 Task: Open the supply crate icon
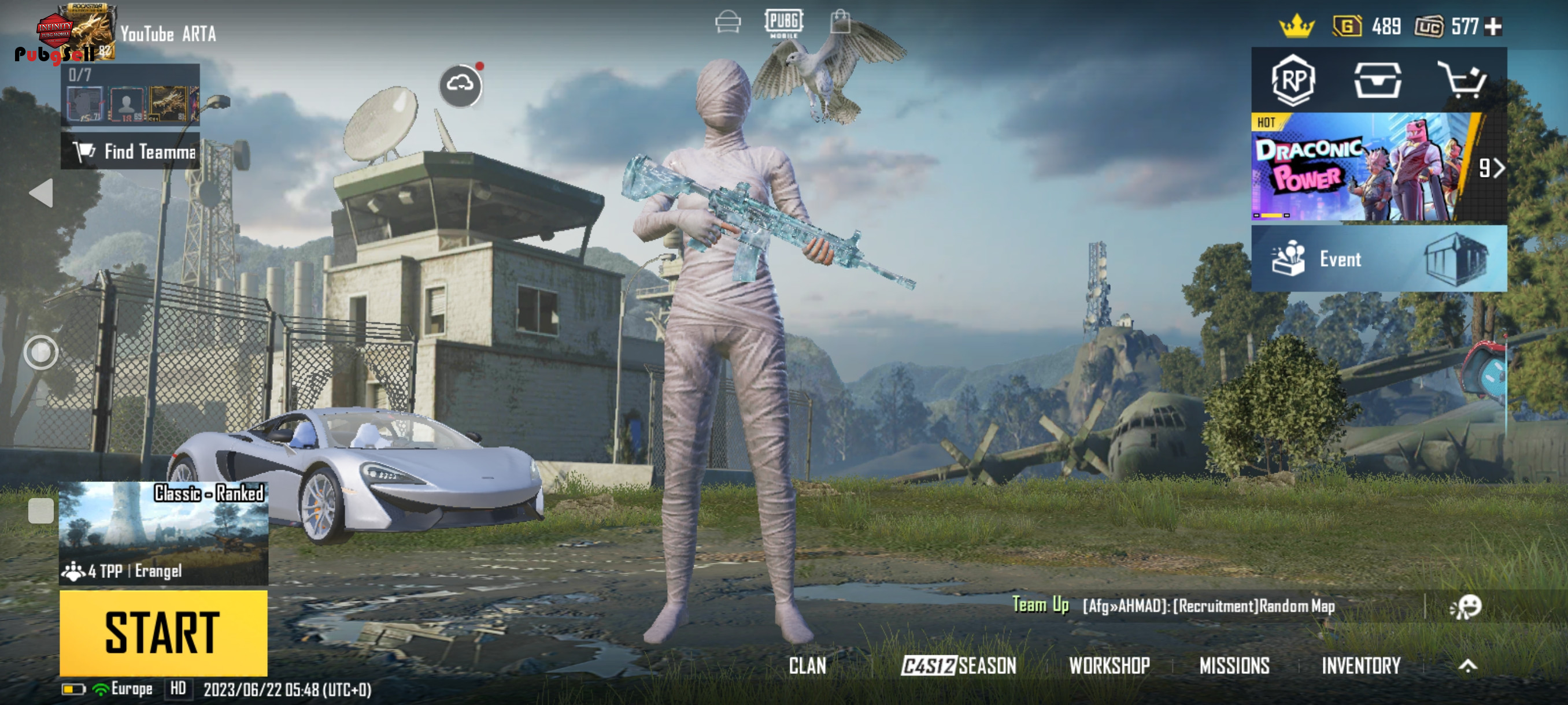(x=1377, y=81)
